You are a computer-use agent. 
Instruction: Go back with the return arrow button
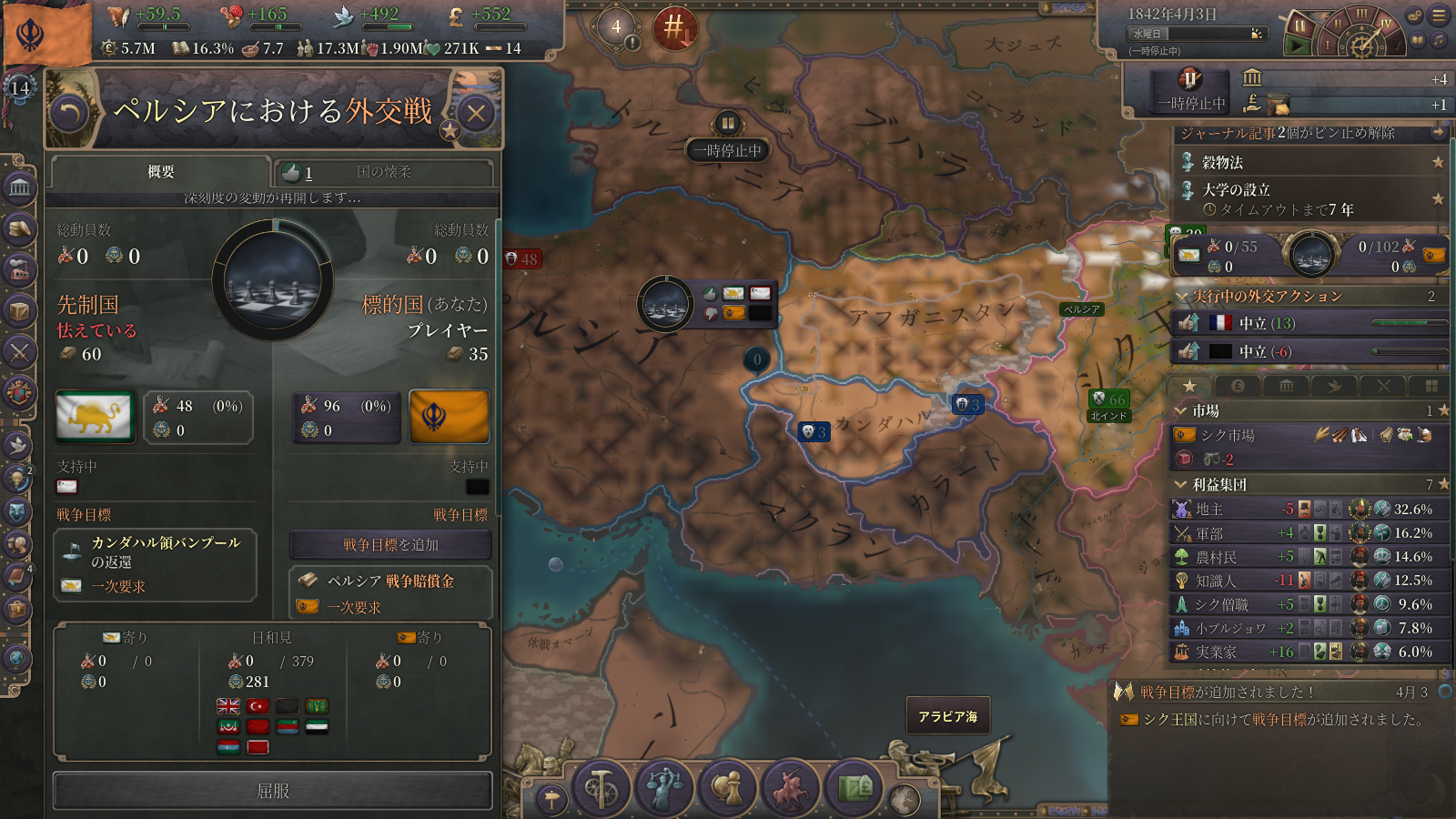point(70,114)
